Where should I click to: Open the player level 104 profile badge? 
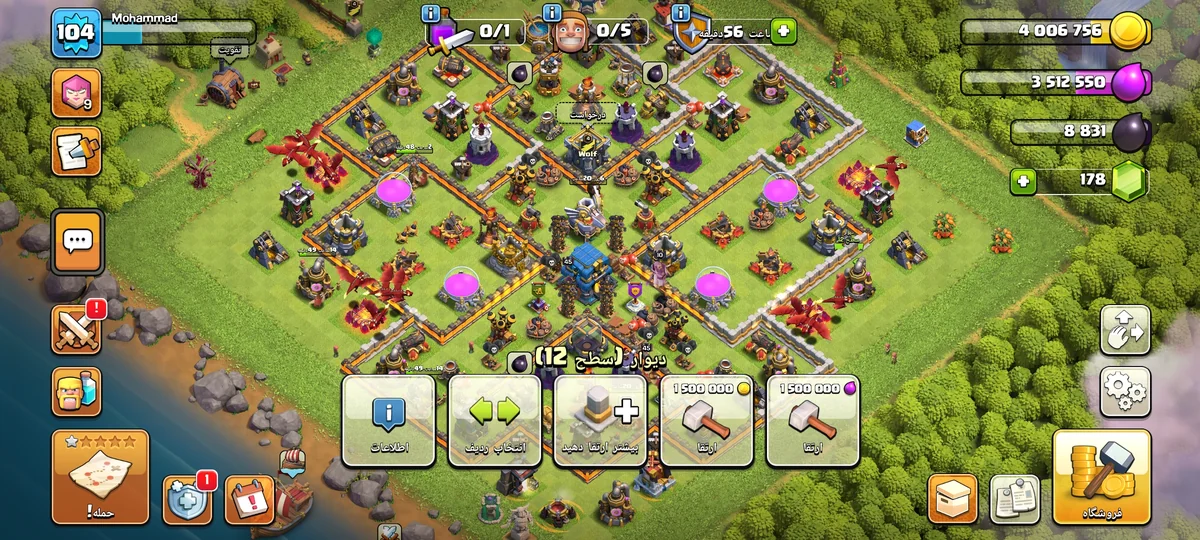click(x=76, y=33)
